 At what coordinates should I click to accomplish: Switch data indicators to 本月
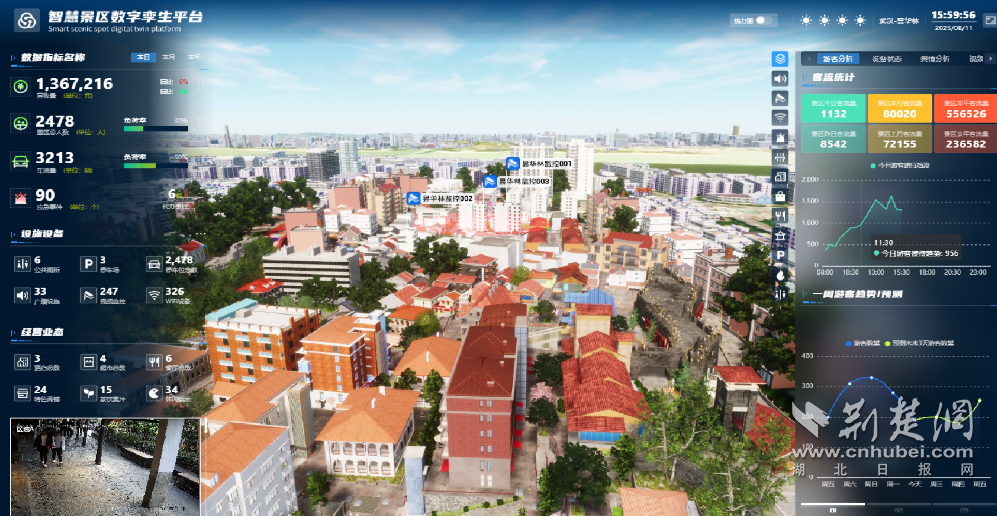point(168,58)
